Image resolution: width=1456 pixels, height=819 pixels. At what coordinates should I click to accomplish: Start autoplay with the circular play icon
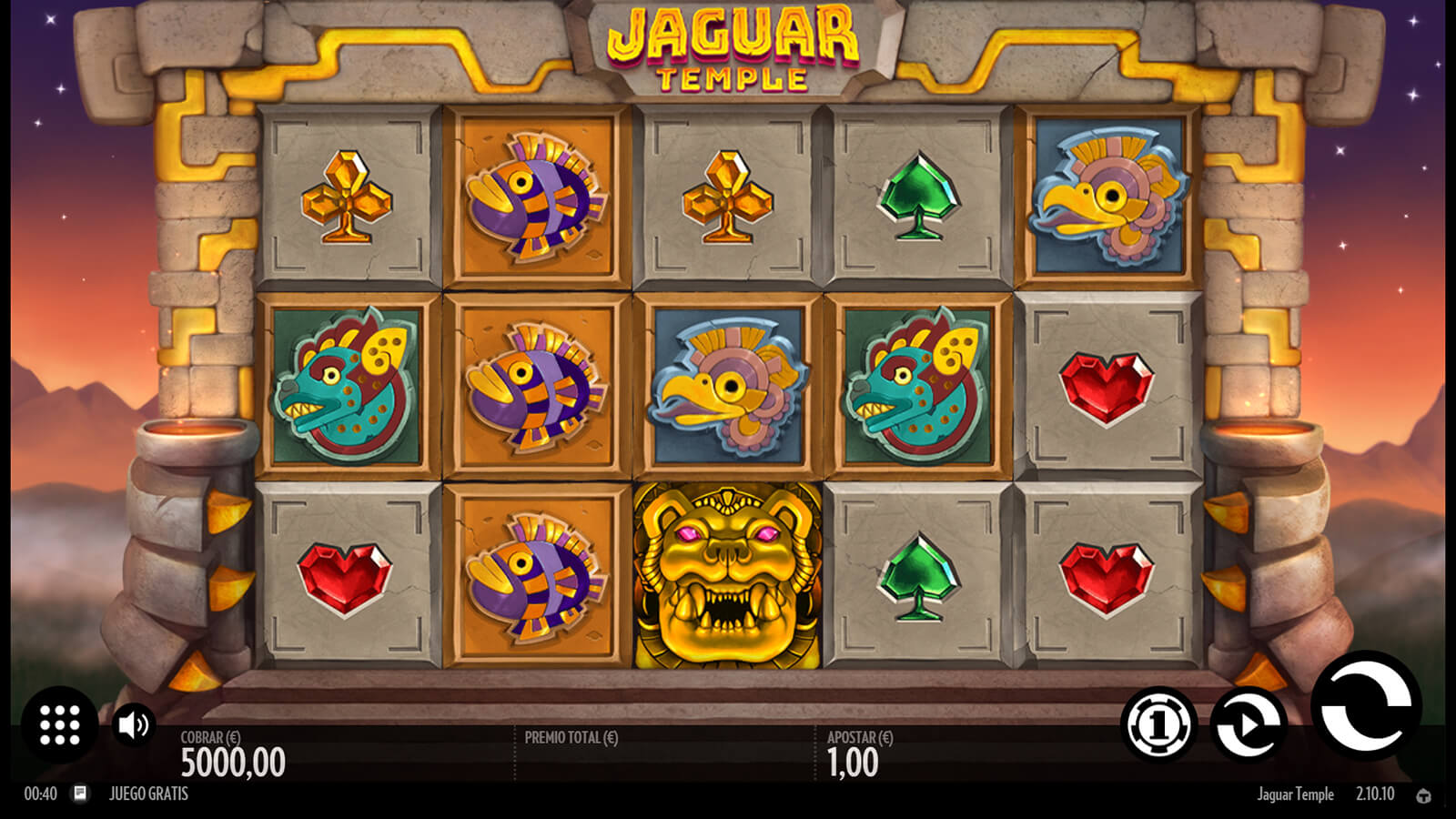(1249, 724)
